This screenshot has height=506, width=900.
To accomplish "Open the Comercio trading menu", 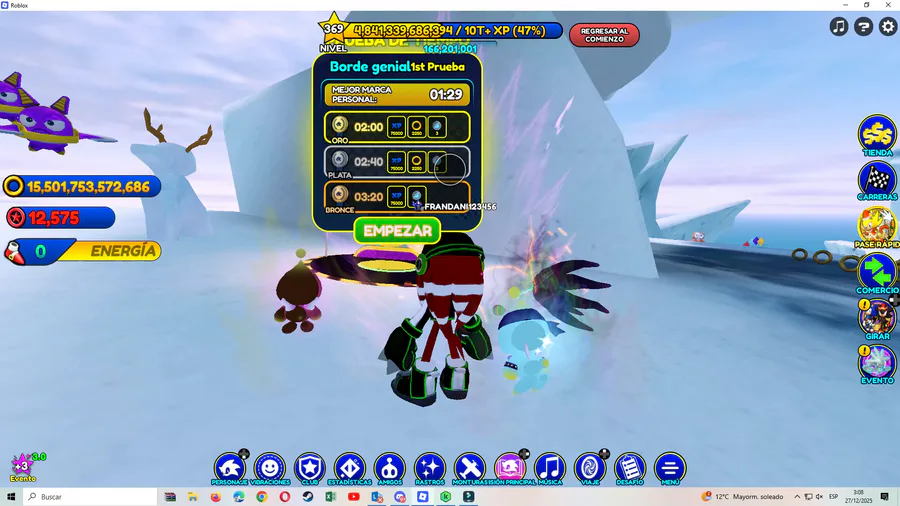I will click(x=877, y=271).
